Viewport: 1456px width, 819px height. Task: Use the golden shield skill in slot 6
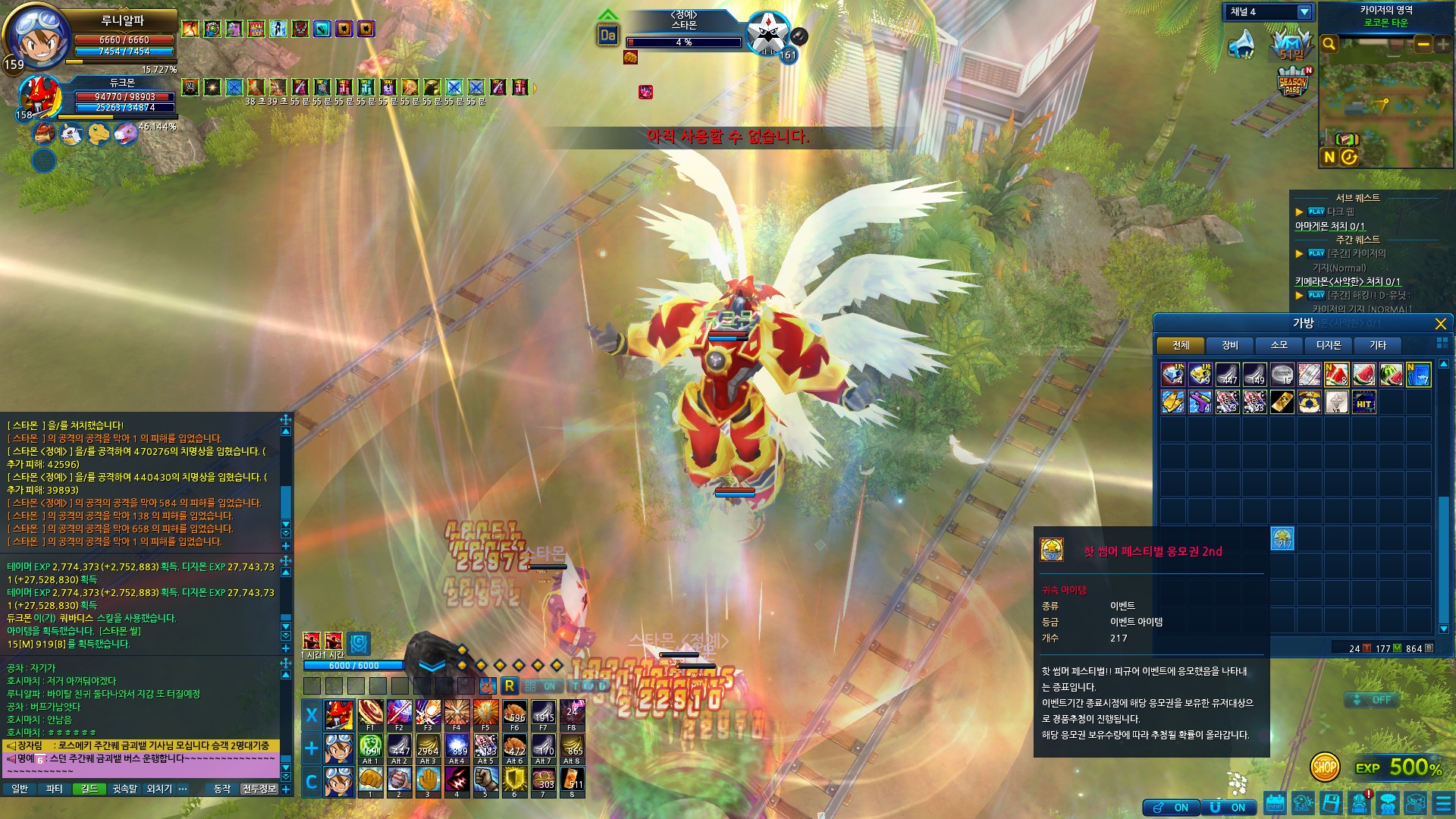coord(514,780)
